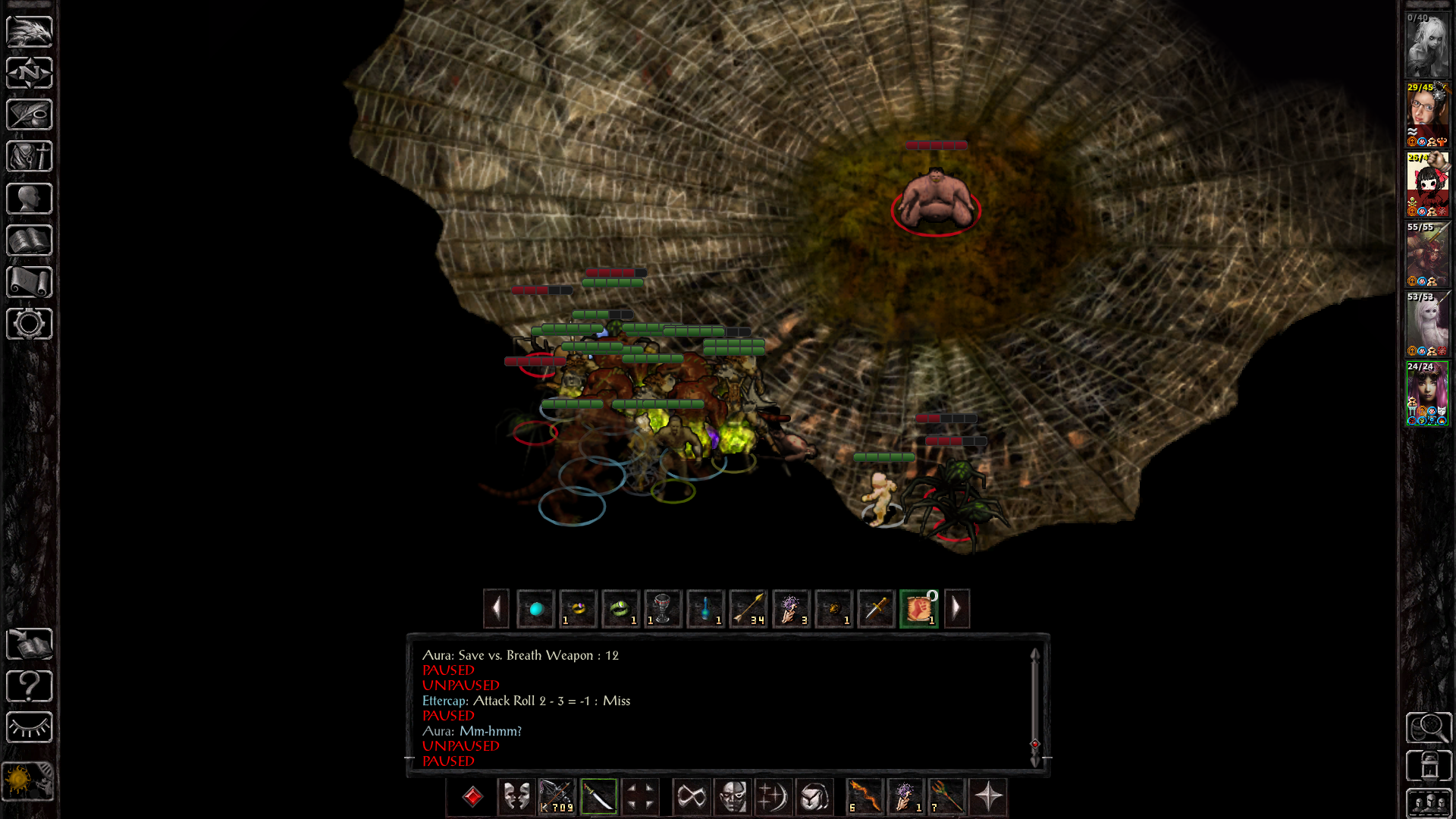This screenshot has width=1456, height=819.
Task: Open the inventory screen
Action: pos(29,156)
